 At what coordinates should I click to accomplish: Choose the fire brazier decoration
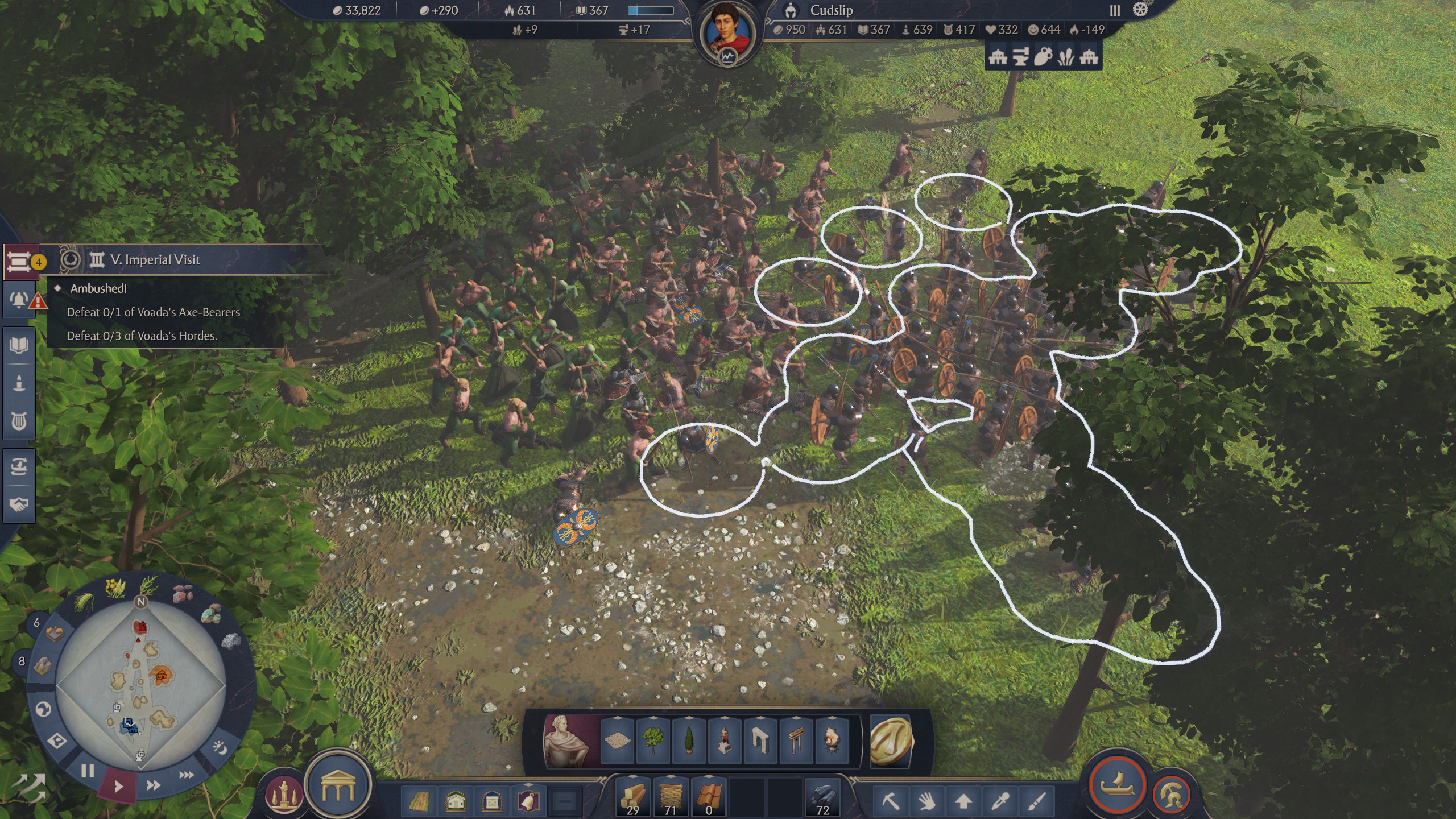832,740
